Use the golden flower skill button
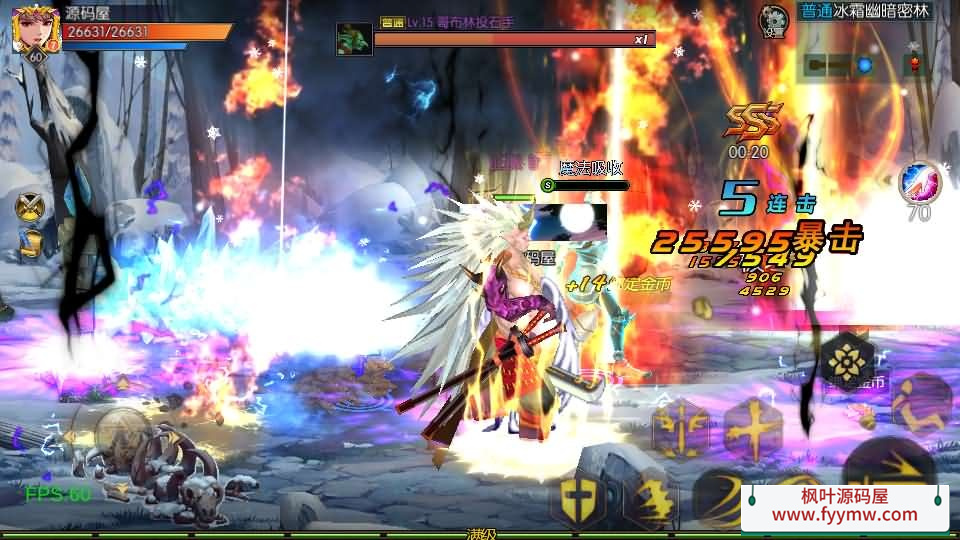 (848, 361)
